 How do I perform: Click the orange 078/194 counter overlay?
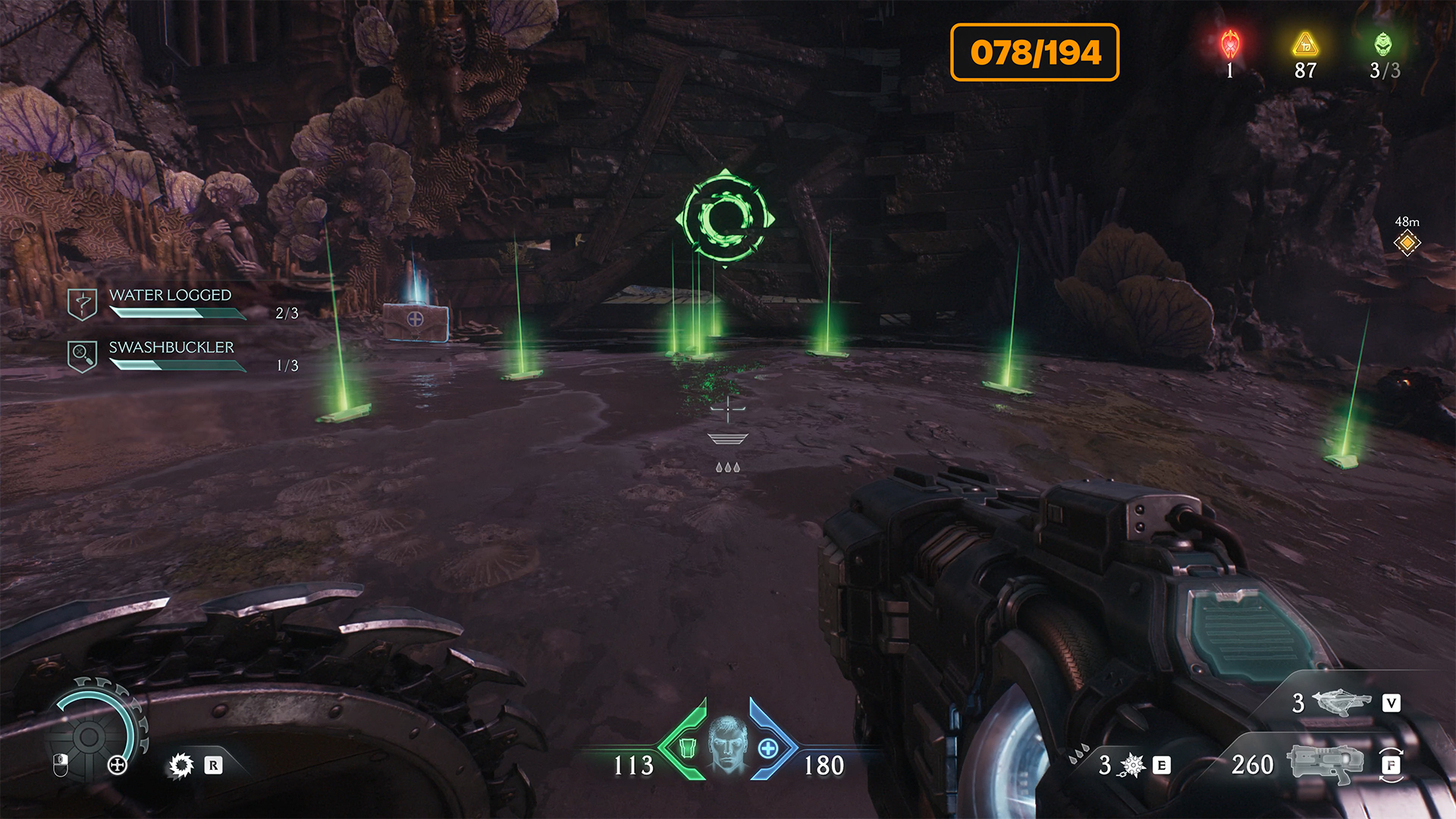click(x=1034, y=52)
